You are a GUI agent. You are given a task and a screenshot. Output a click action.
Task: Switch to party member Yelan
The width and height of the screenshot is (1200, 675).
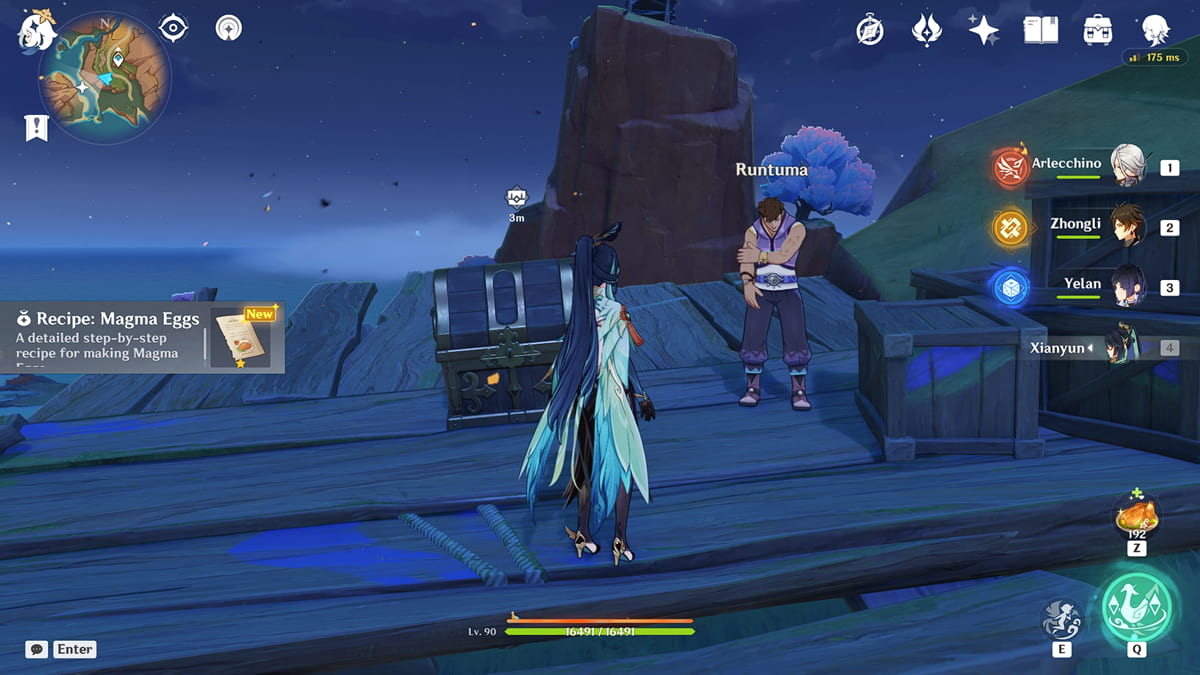click(x=1128, y=287)
